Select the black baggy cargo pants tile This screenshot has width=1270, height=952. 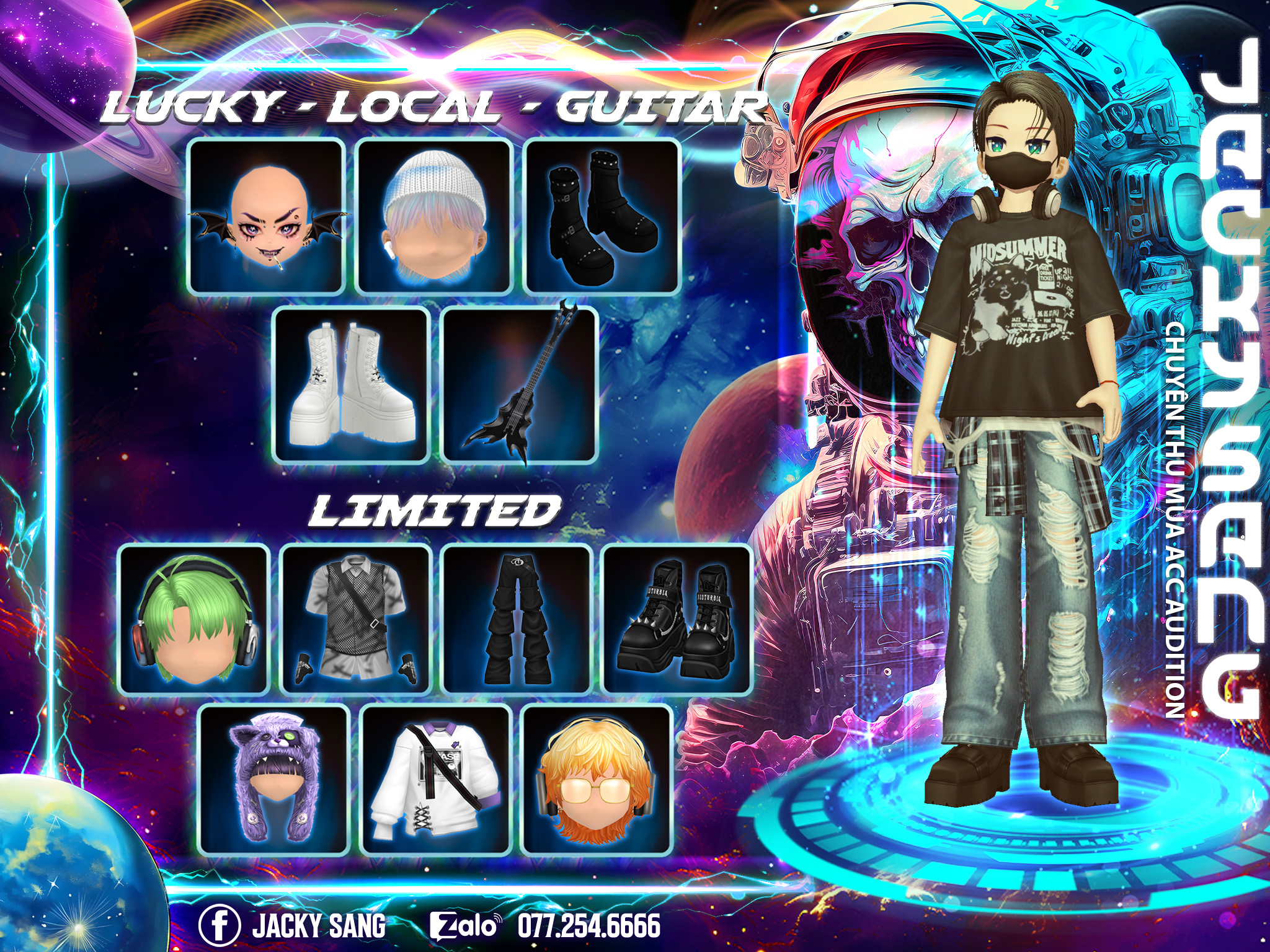pyautogui.click(x=517, y=619)
